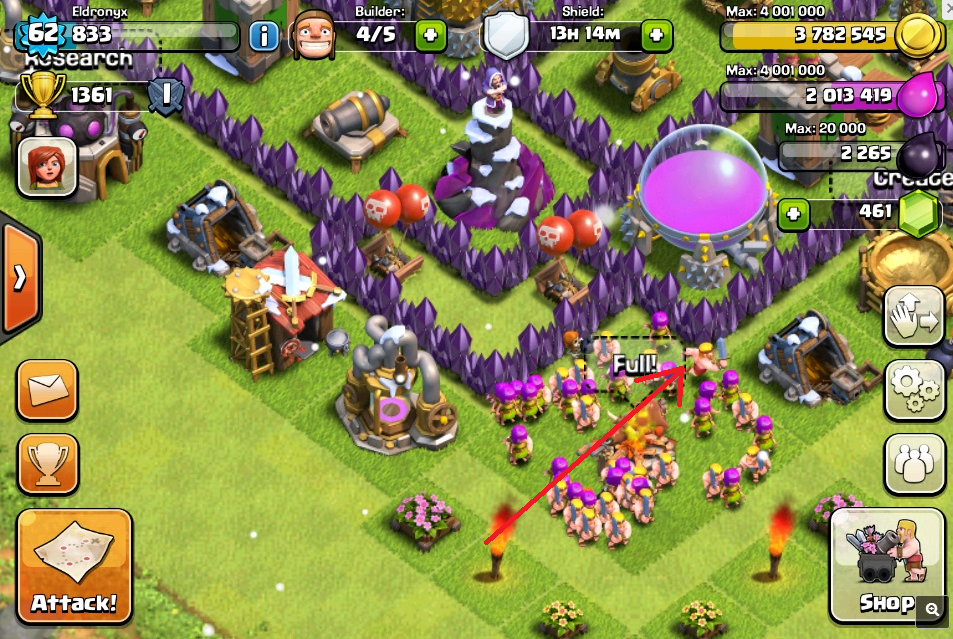Select the red-haired hero portrait
Screen dimensions: 953x639
[x=43, y=165]
